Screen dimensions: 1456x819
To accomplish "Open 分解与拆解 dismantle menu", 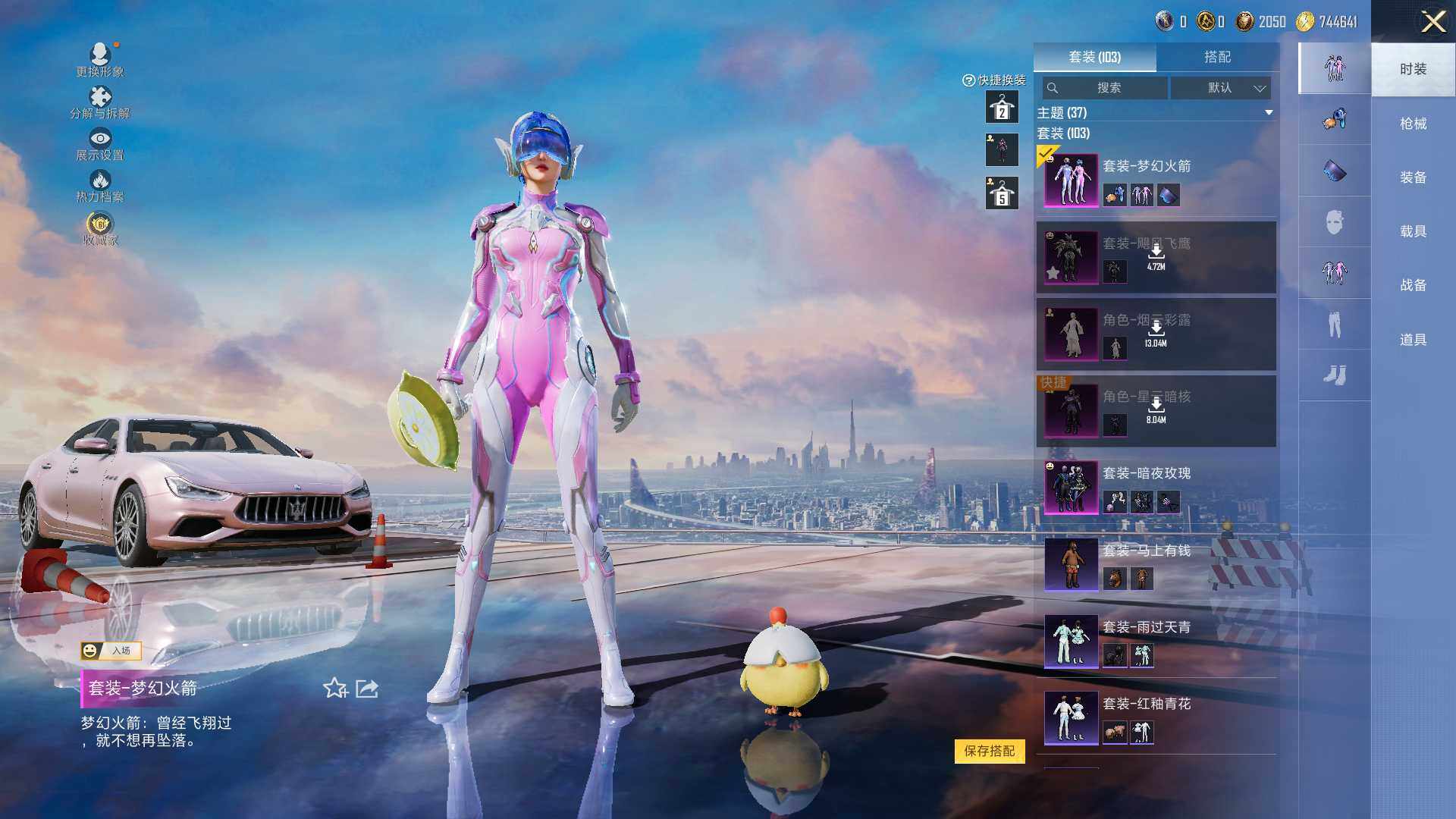I will (100, 102).
